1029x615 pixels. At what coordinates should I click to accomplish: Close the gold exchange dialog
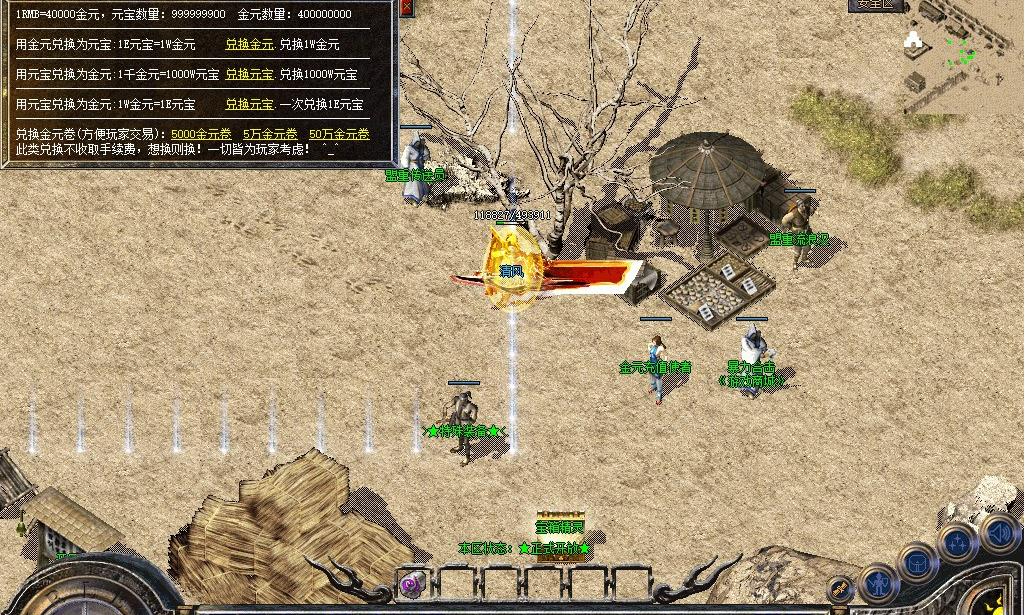coord(406,7)
